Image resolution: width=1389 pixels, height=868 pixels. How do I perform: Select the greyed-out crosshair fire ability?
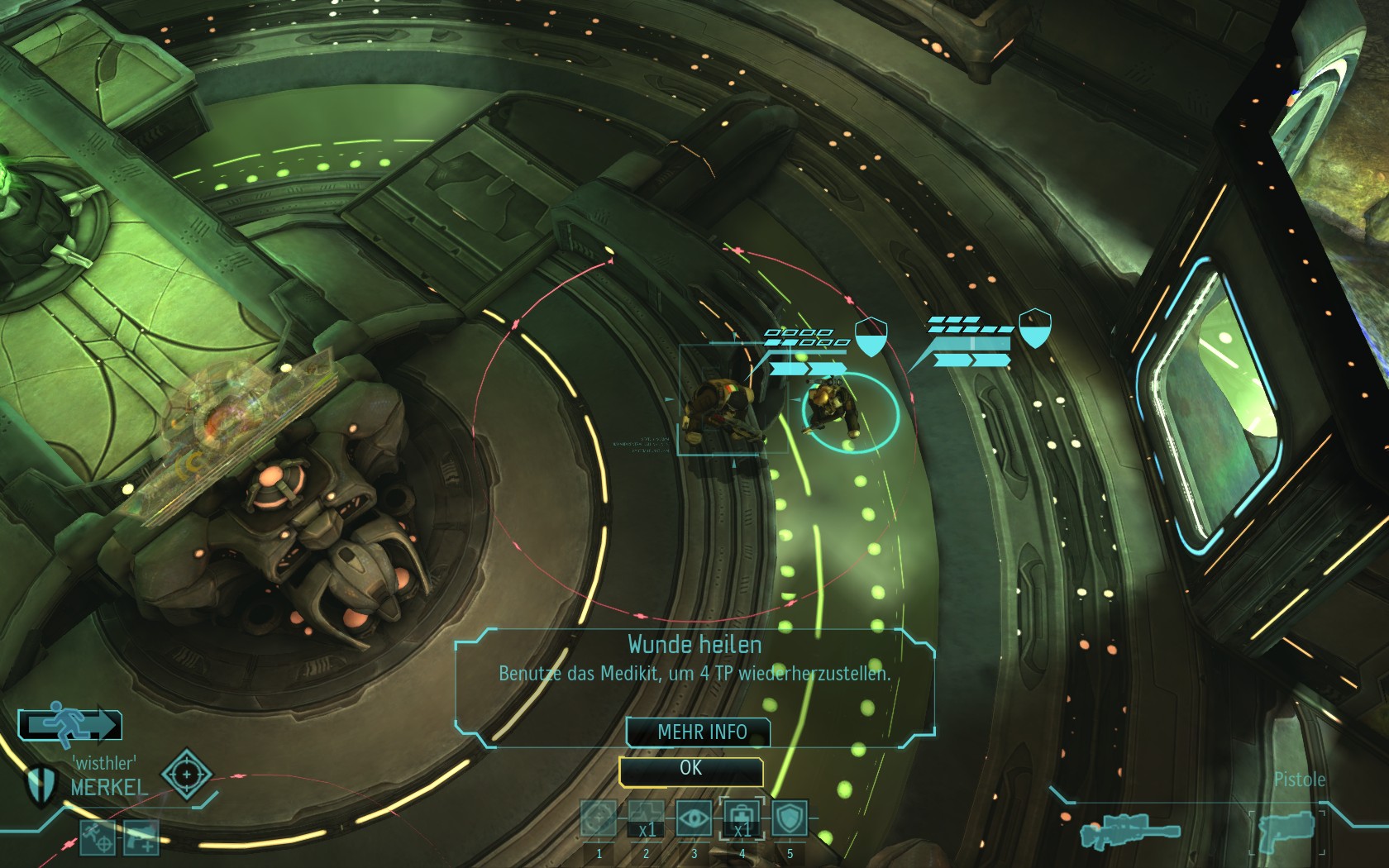click(x=599, y=820)
